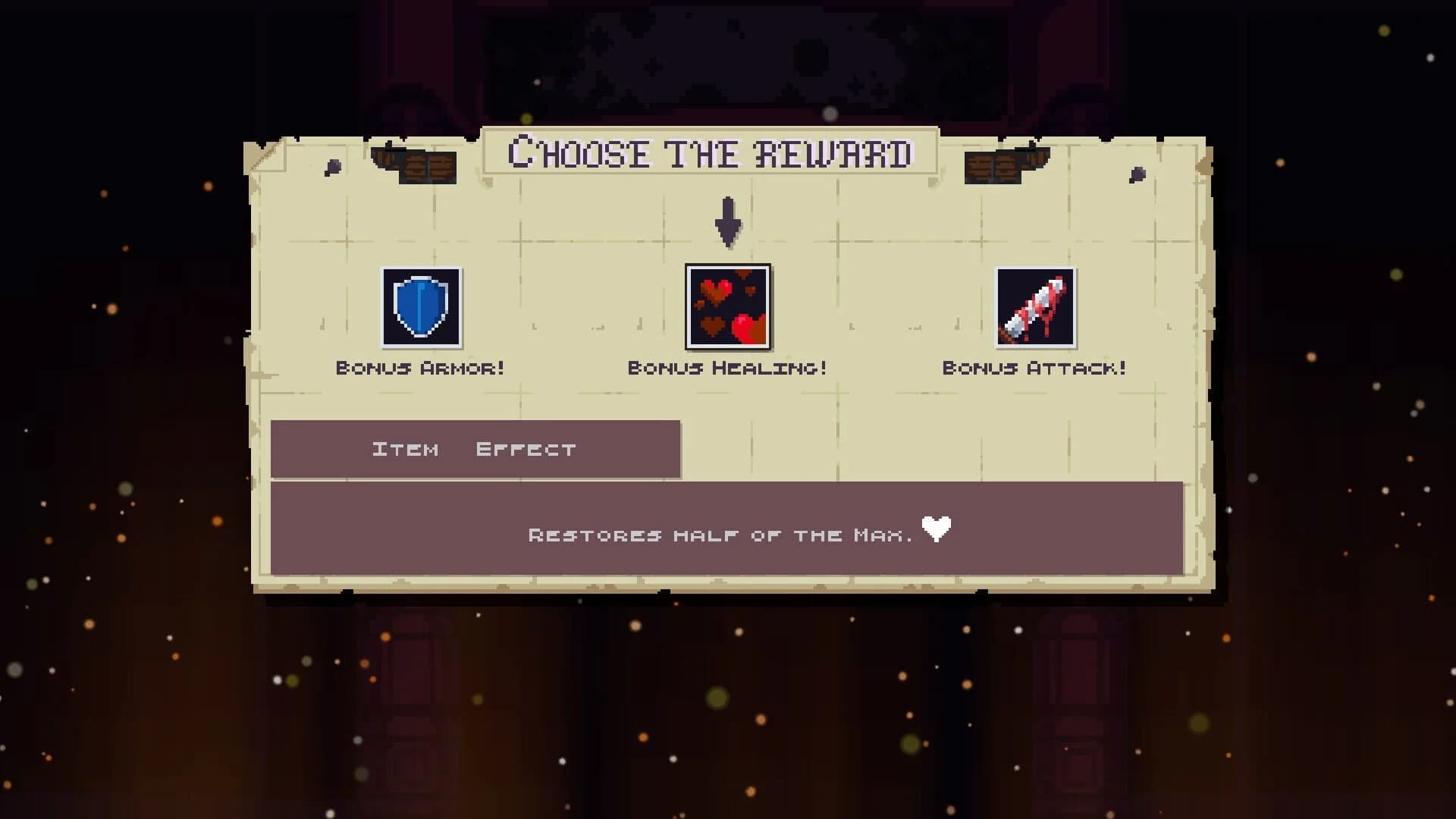Toggle selection of the Bonus Healing reward
Screen dimensions: 1456x819
coord(726,308)
